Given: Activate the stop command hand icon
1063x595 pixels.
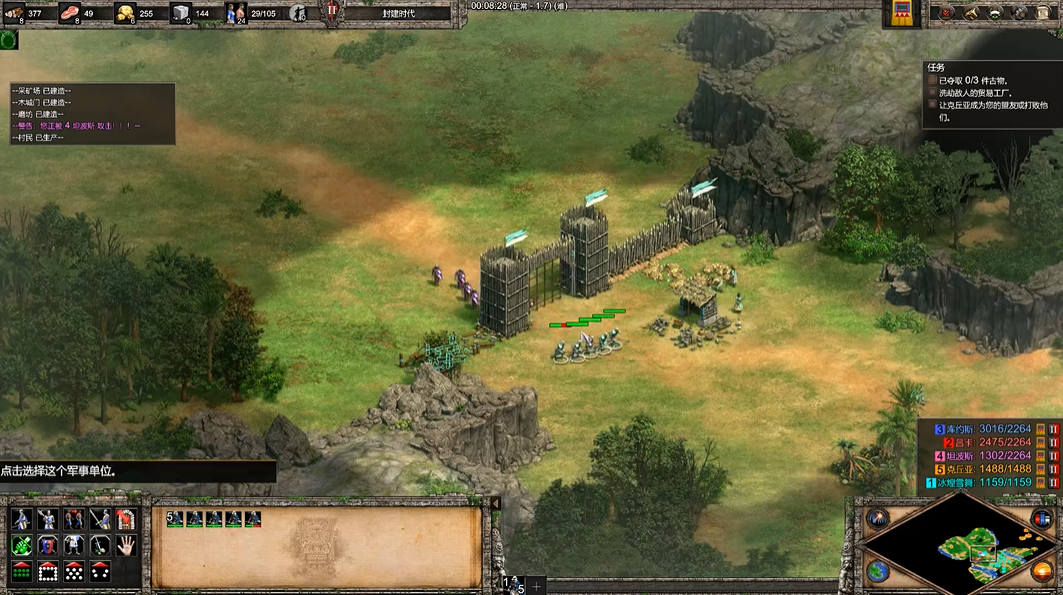Looking at the screenshot, I should pyautogui.click(x=125, y=546).
